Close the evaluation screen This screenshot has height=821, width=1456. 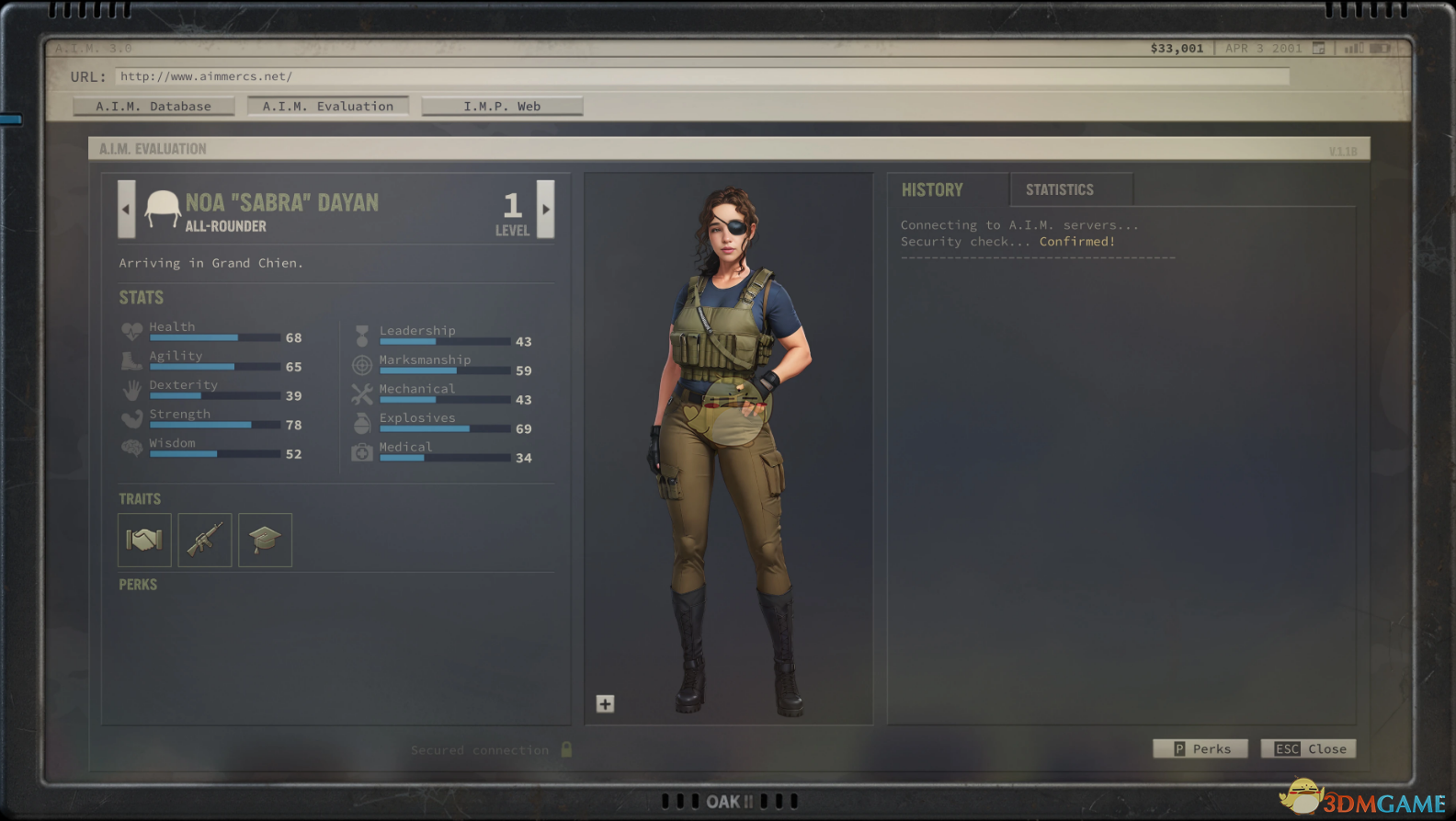(1308, 748)
